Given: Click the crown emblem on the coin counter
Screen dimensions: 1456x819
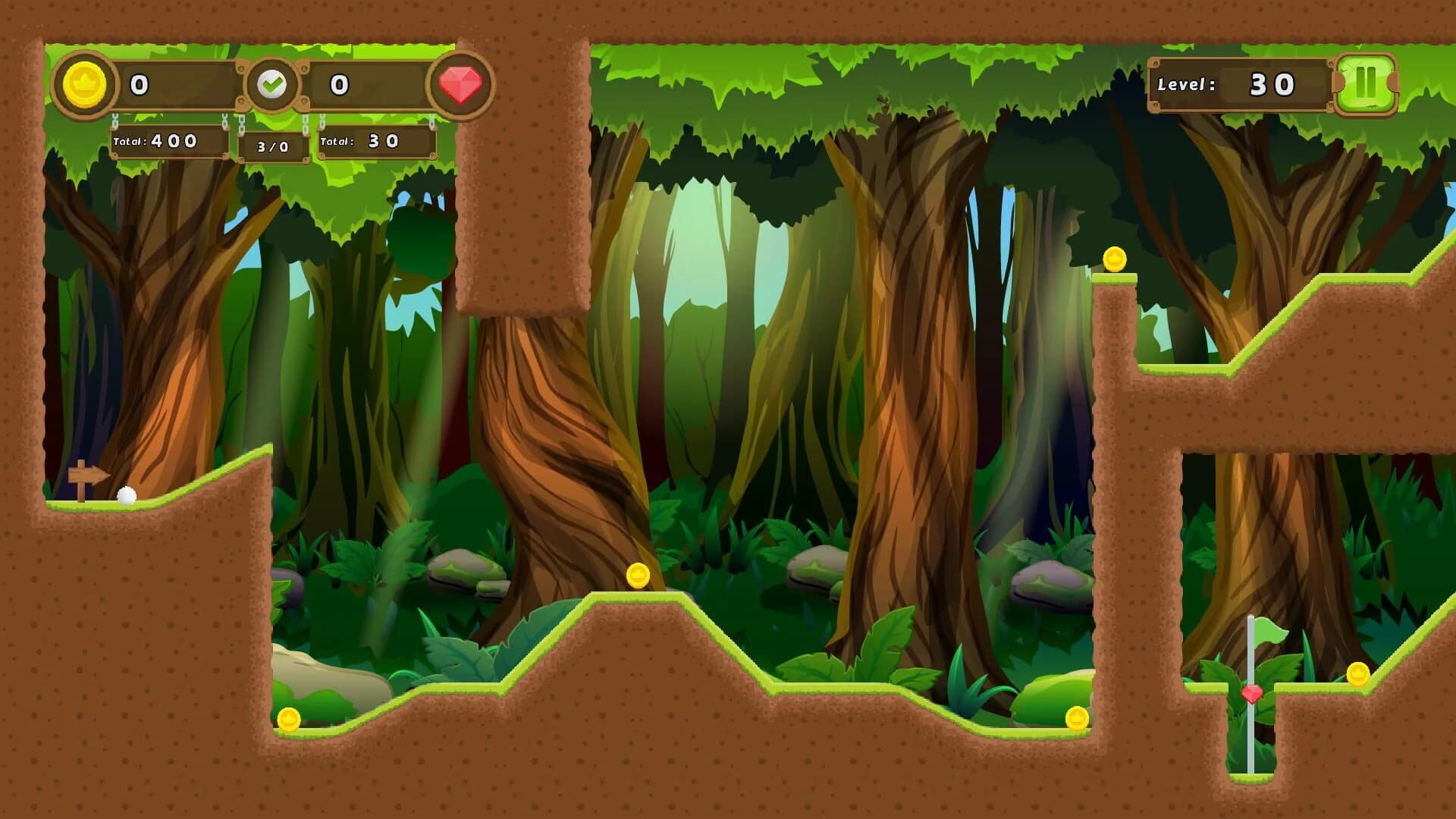Looking at the screenshot, I should tap(86, 80).
